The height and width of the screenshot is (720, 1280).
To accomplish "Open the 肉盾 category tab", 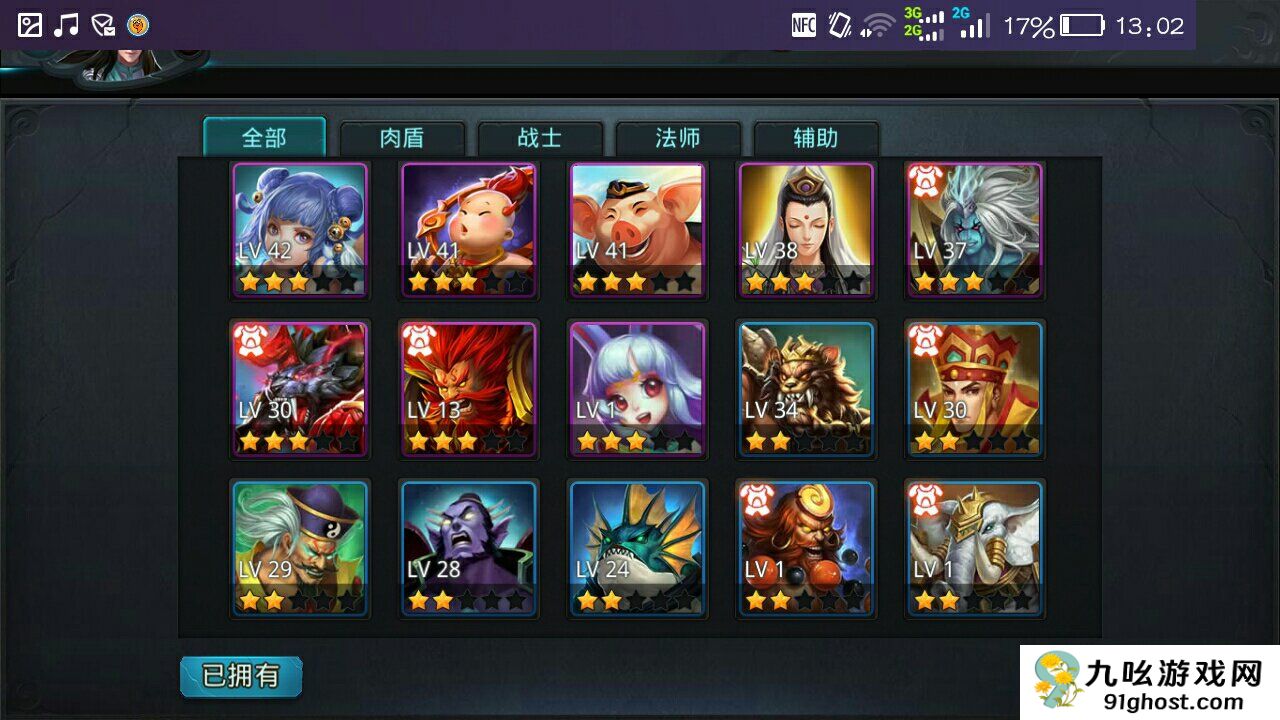I will (x=402, y=138).
